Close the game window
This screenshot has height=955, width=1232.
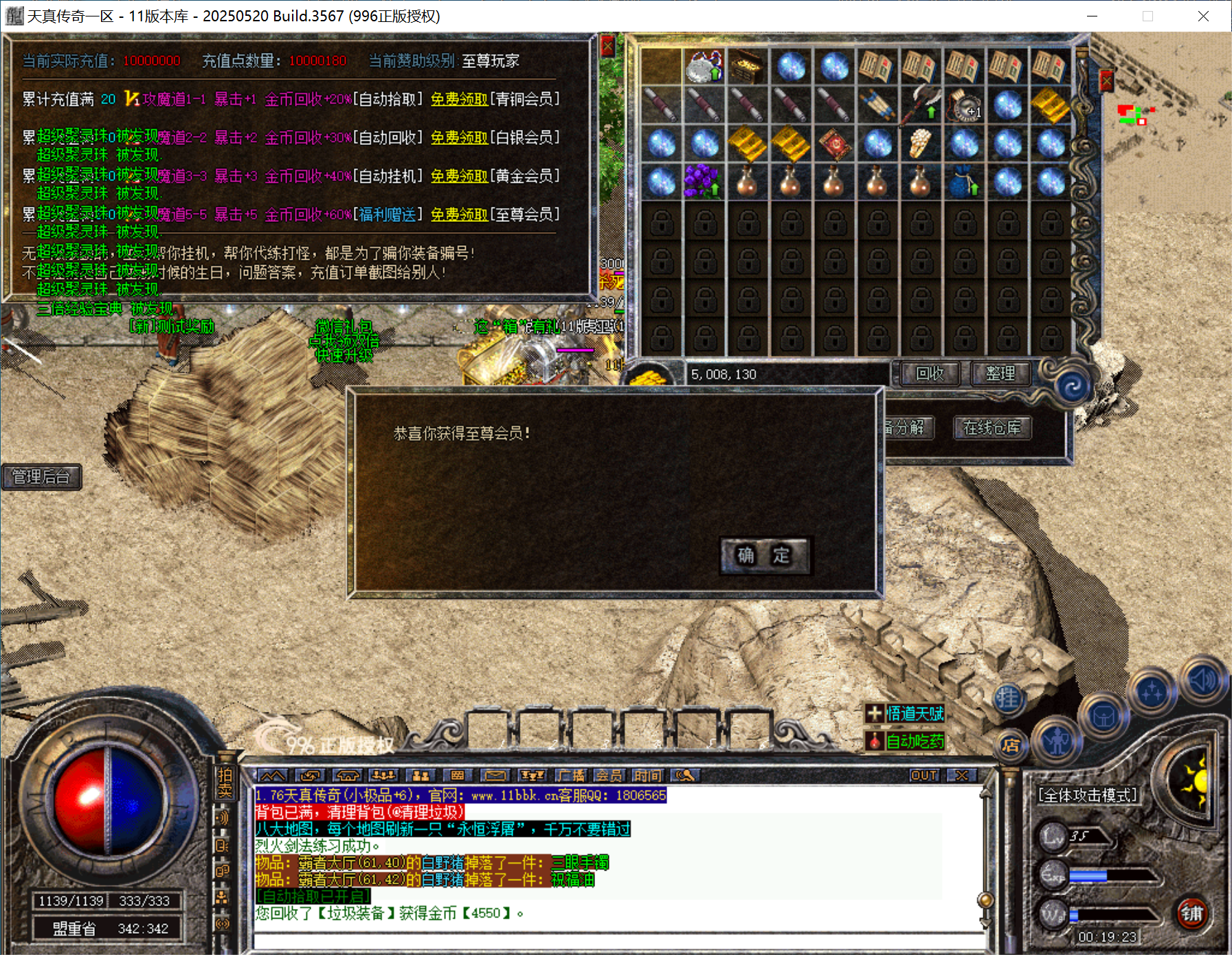point(1203,16)
